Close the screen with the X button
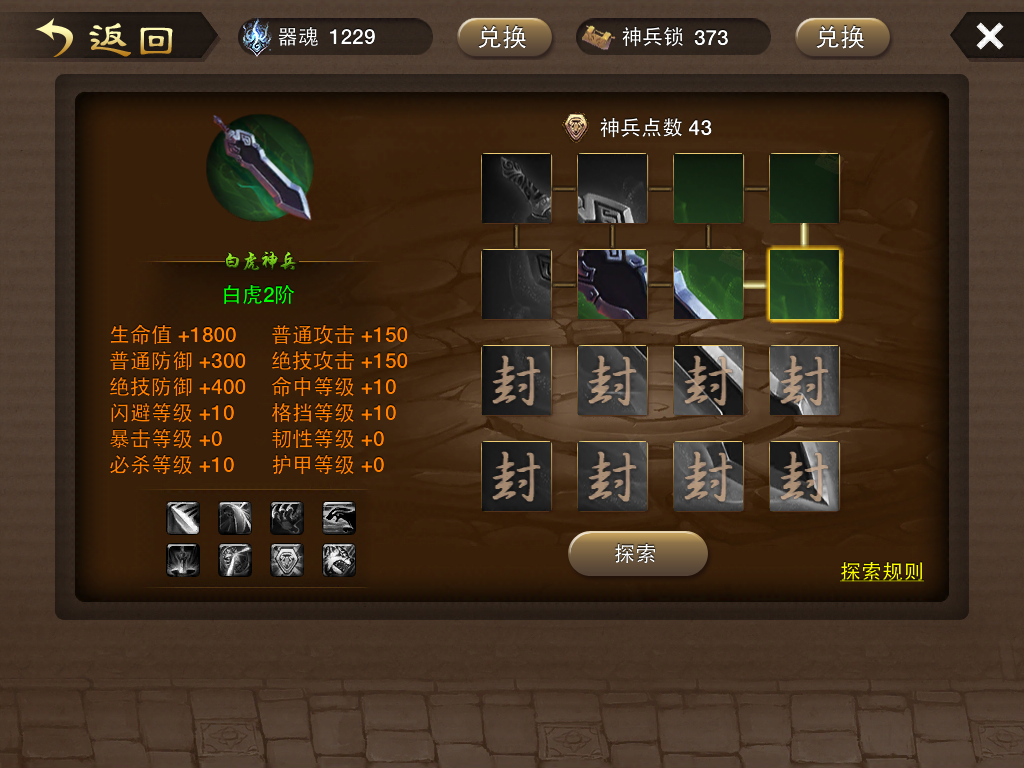 click(x=989, y=37)
